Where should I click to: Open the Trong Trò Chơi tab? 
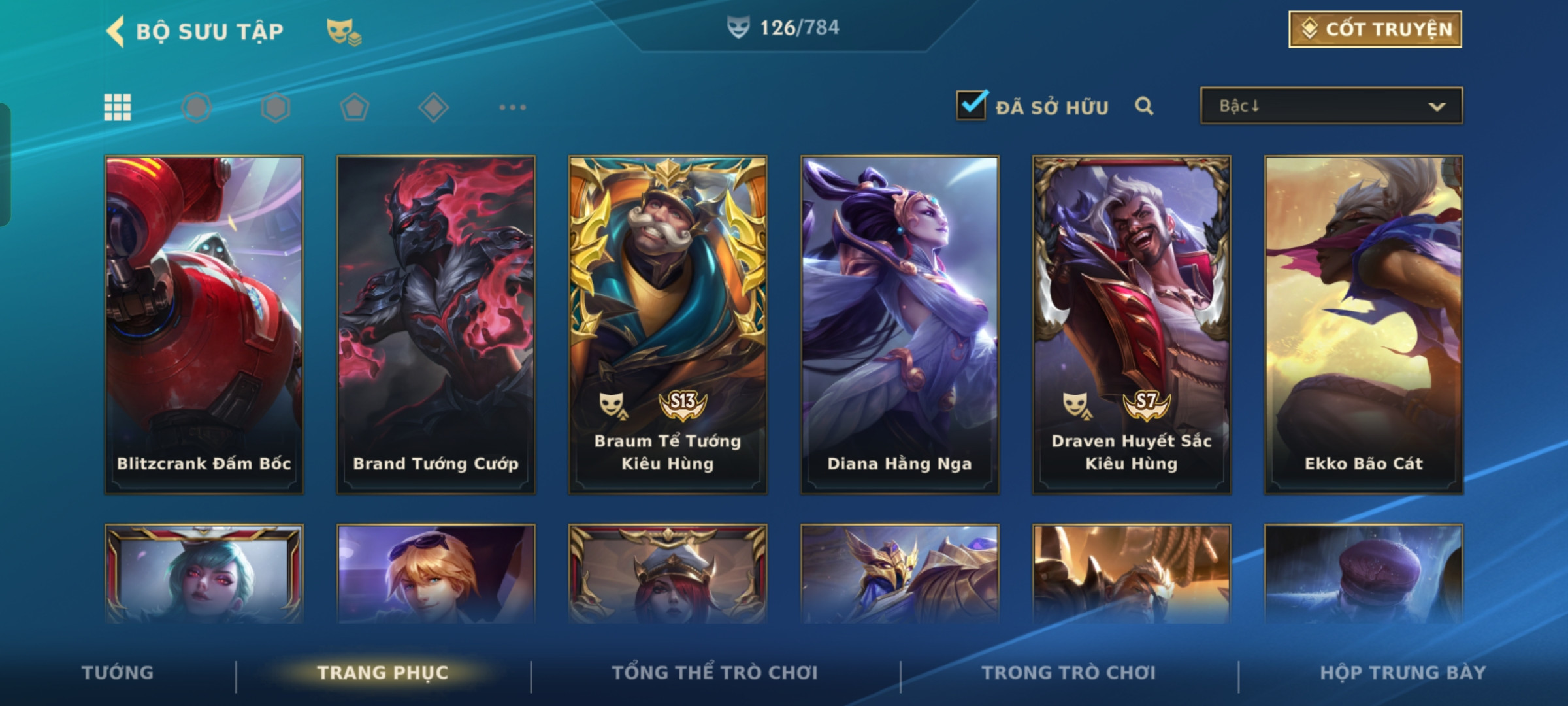tap(1069, 673)
